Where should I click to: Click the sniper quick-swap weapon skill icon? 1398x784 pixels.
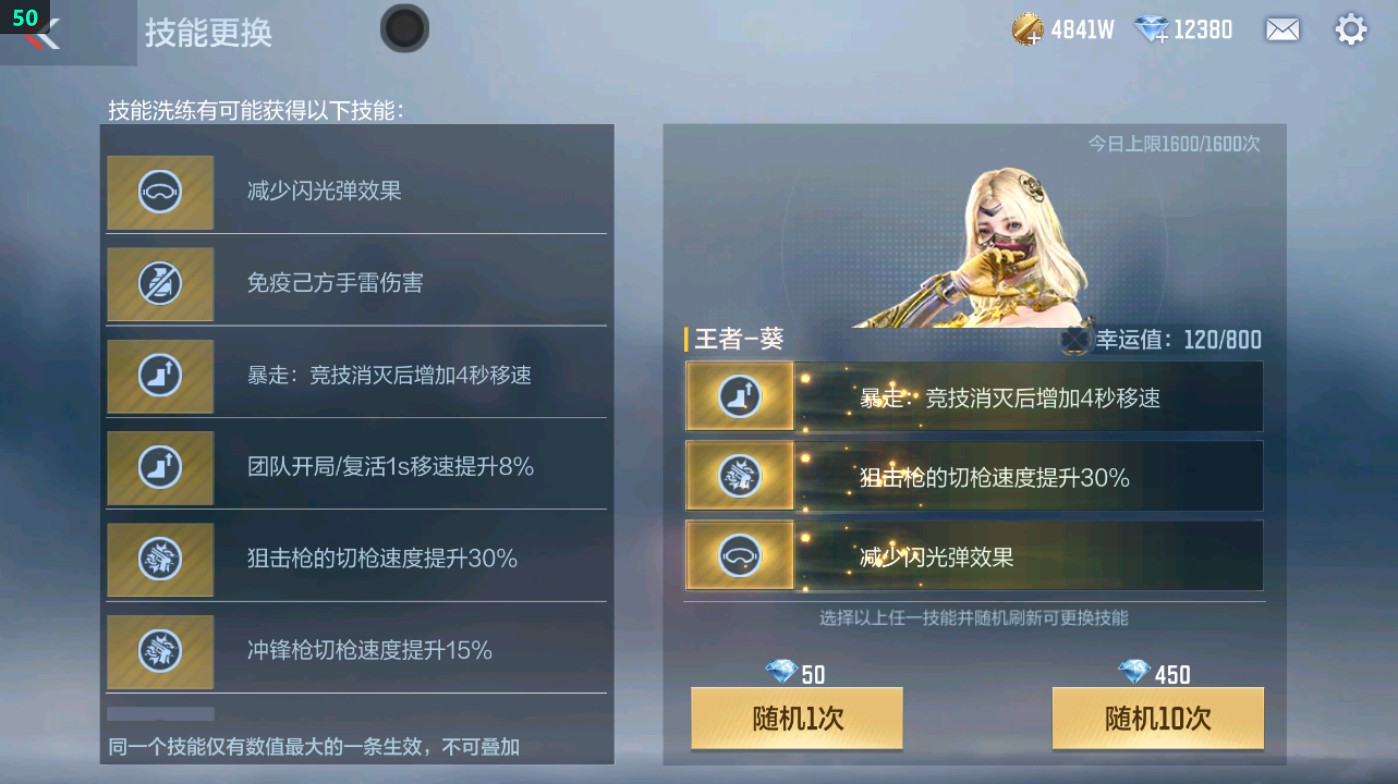160,560
